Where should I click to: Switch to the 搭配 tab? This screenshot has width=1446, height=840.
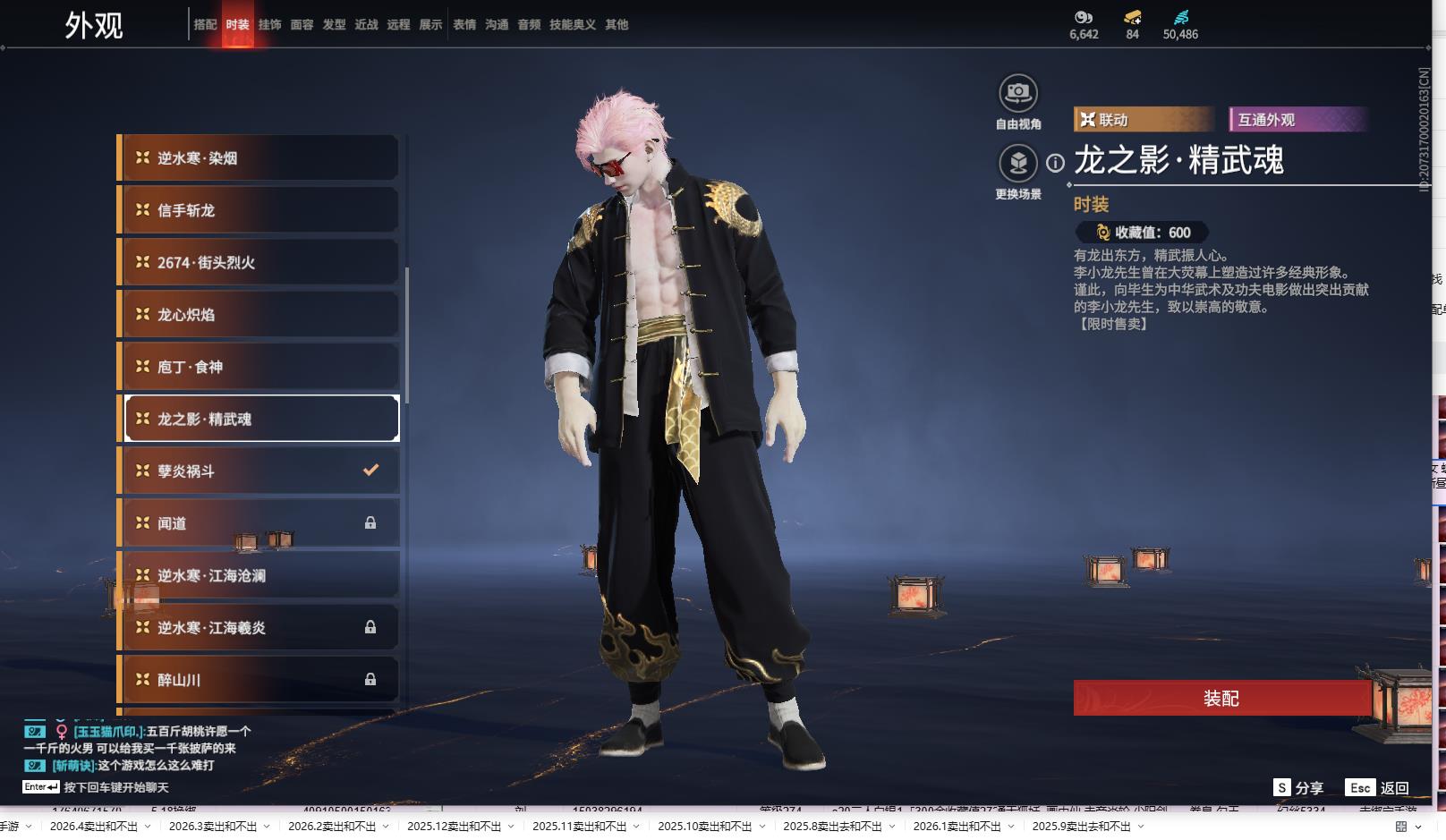click(205, 25)
